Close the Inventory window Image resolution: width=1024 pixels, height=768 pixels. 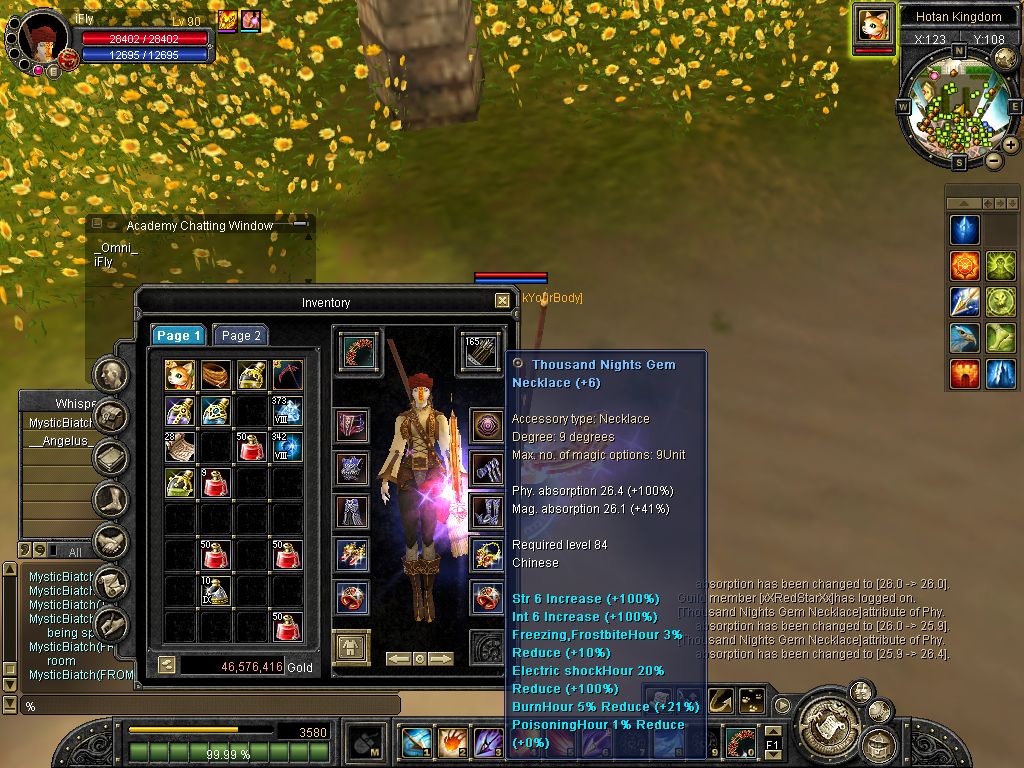click(502, 300)
